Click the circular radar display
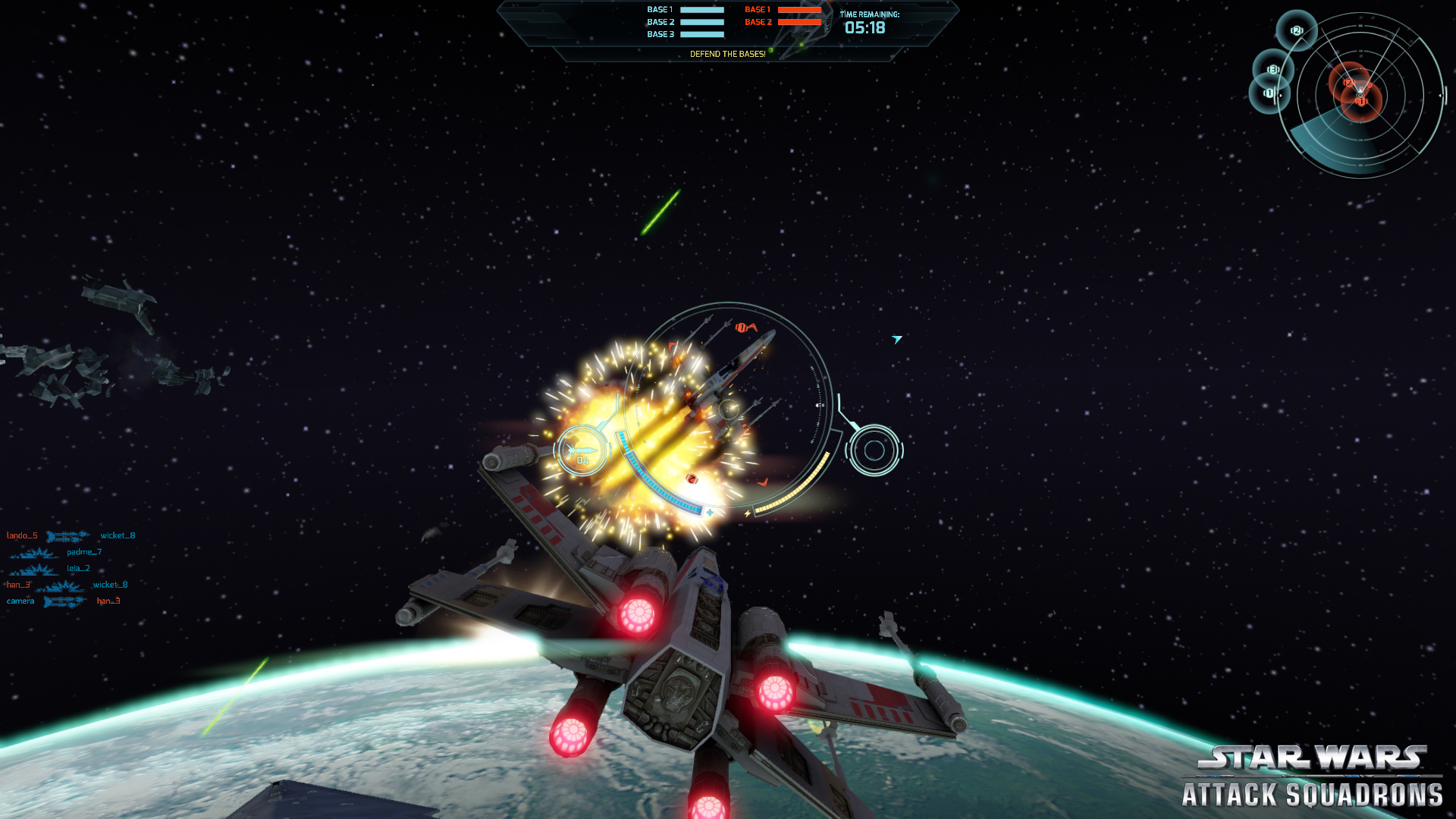Viewport: 1456px width, 819px height. 1360,96
